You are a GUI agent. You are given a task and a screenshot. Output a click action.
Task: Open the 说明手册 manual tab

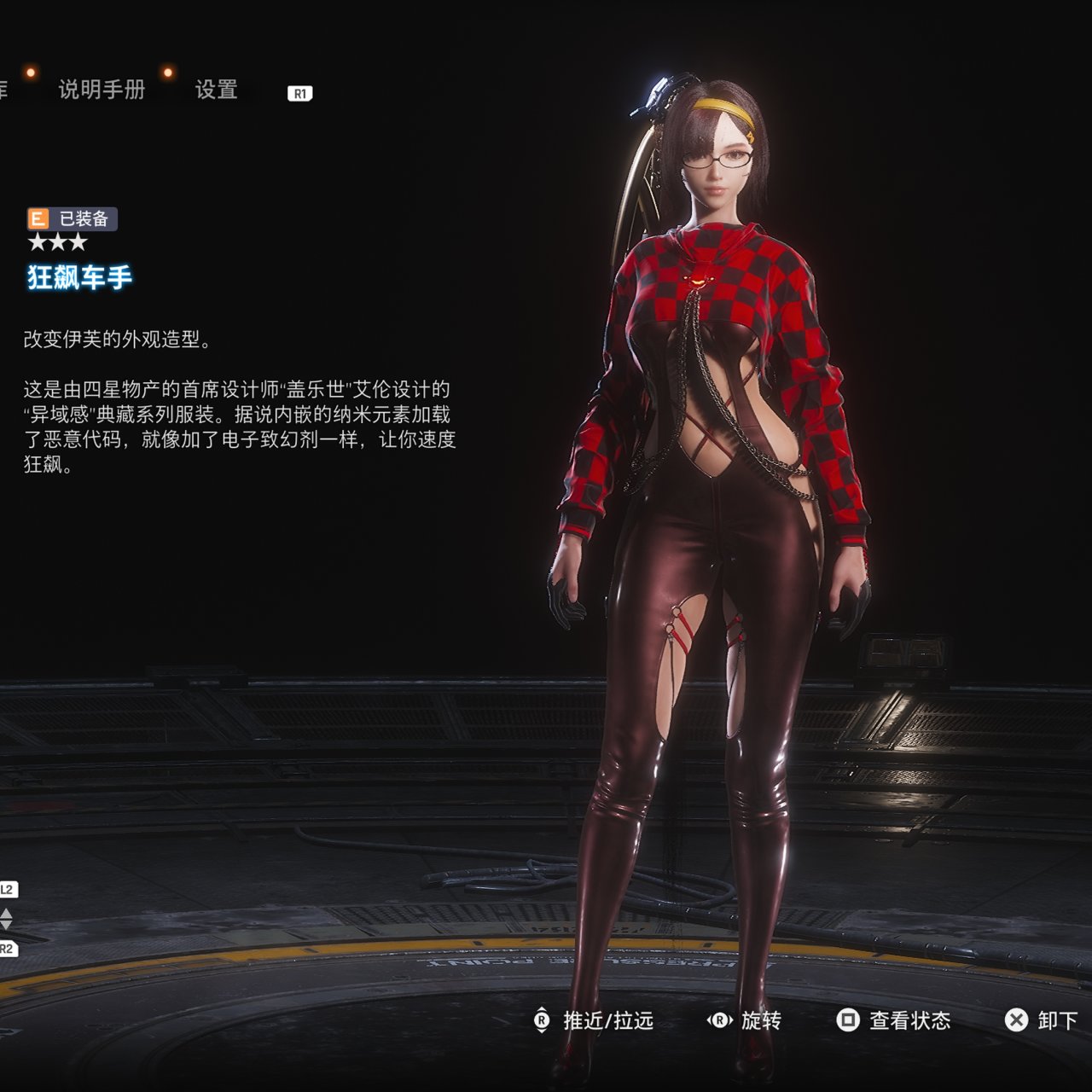pos(102,88)
